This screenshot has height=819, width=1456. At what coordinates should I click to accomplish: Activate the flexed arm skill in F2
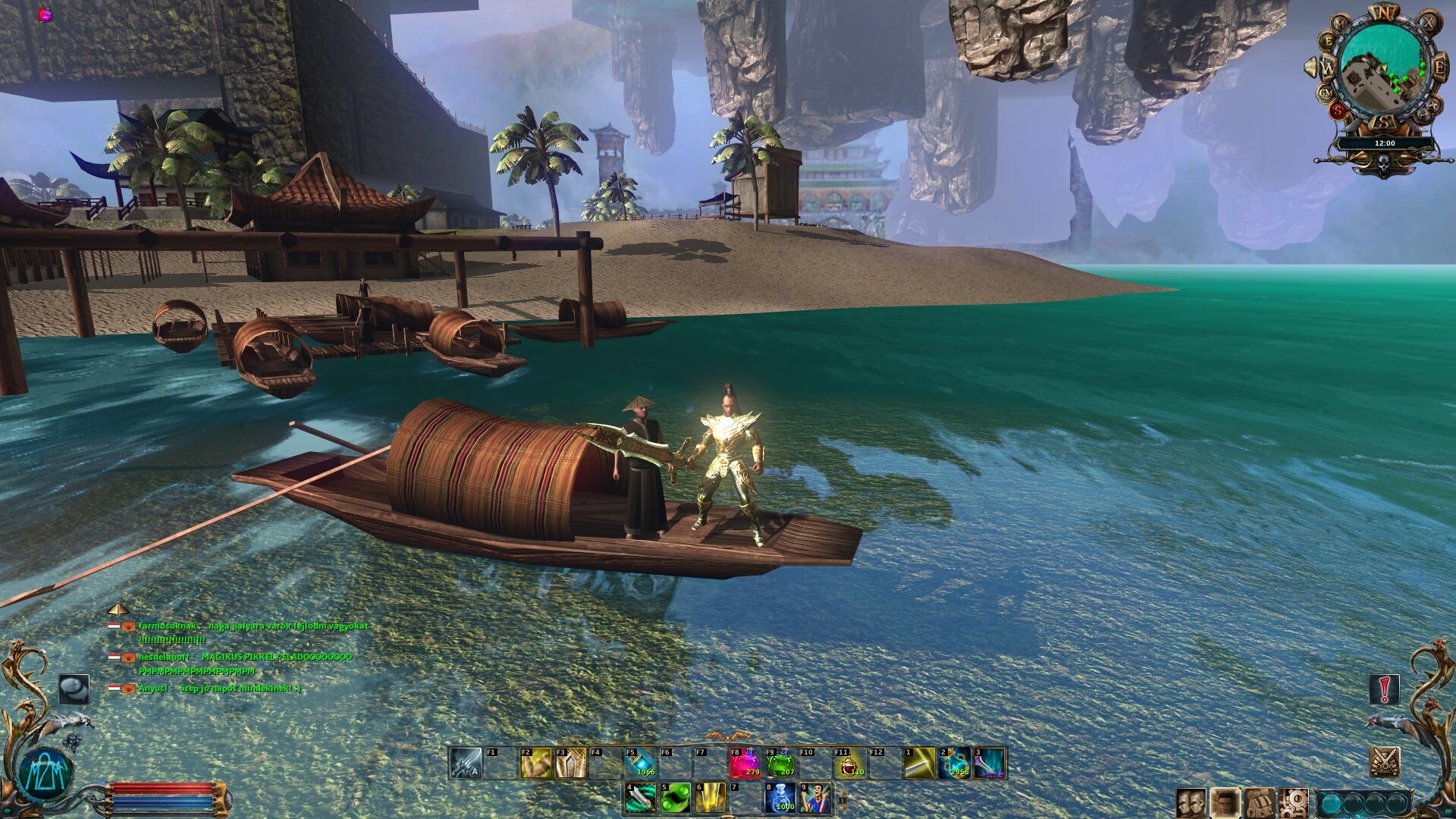coord(535,763)
